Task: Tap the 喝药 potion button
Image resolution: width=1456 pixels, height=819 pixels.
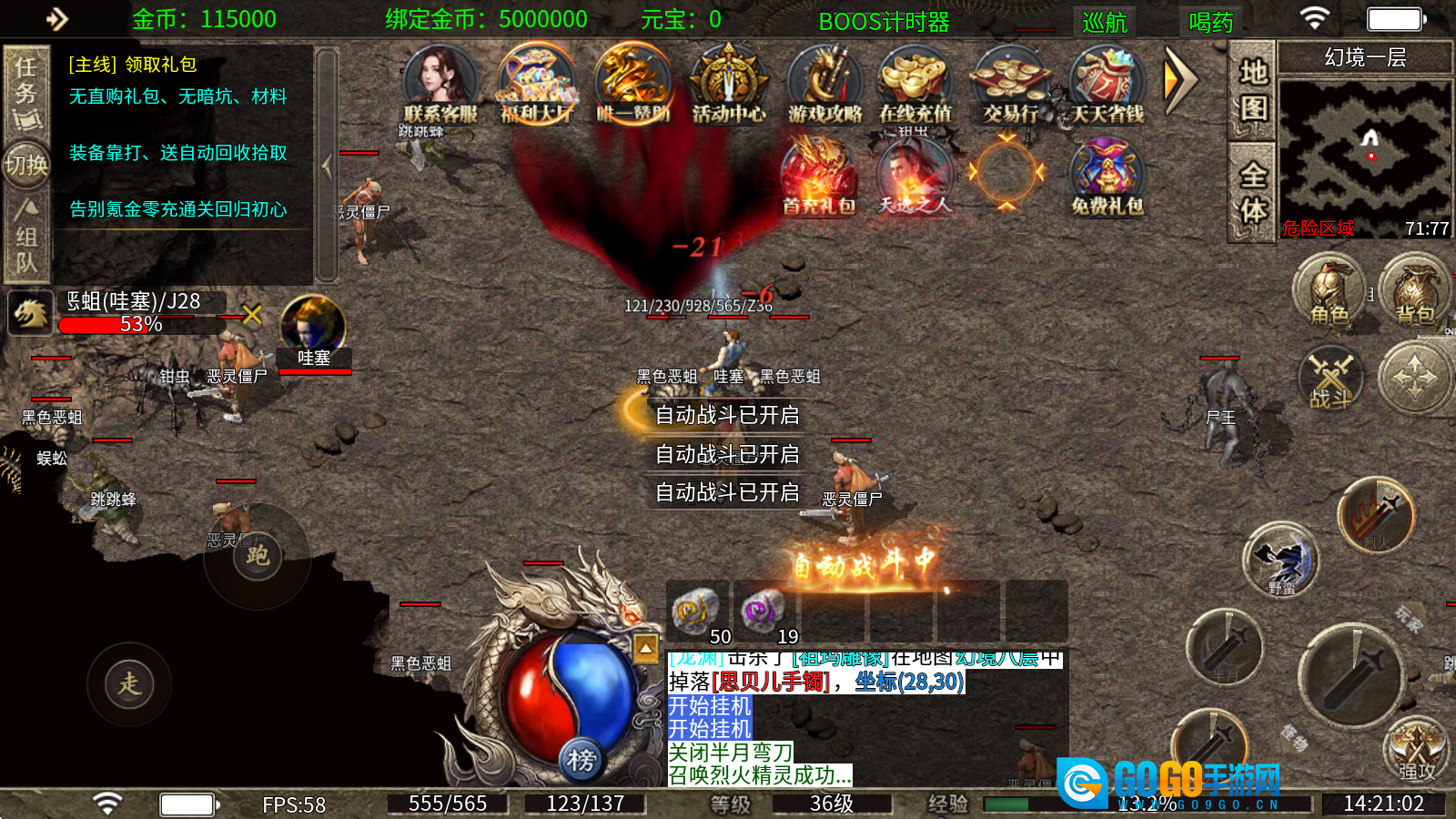Action: pos(1210,21)
